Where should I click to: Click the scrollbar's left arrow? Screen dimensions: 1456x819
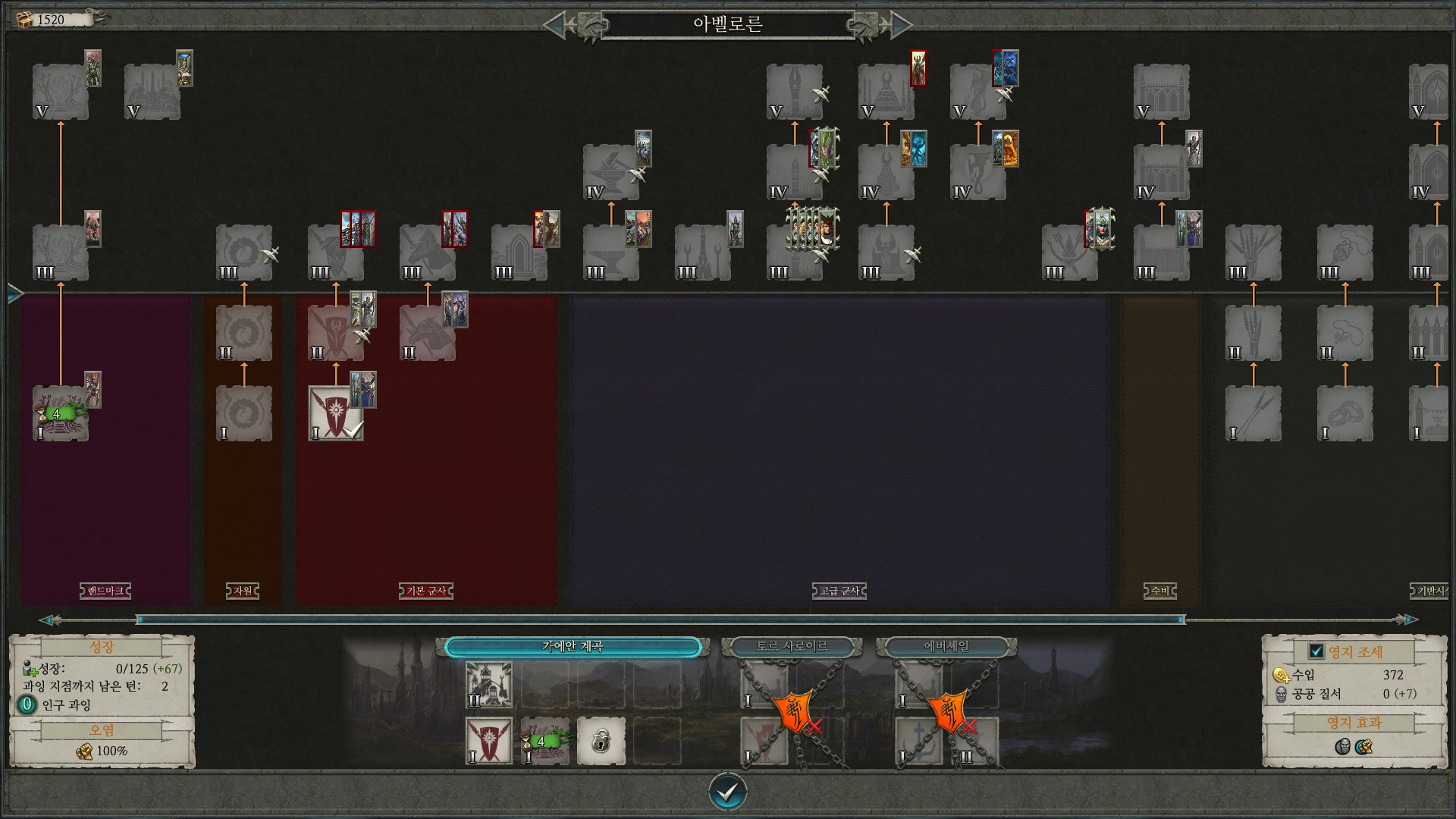point(49,620)
